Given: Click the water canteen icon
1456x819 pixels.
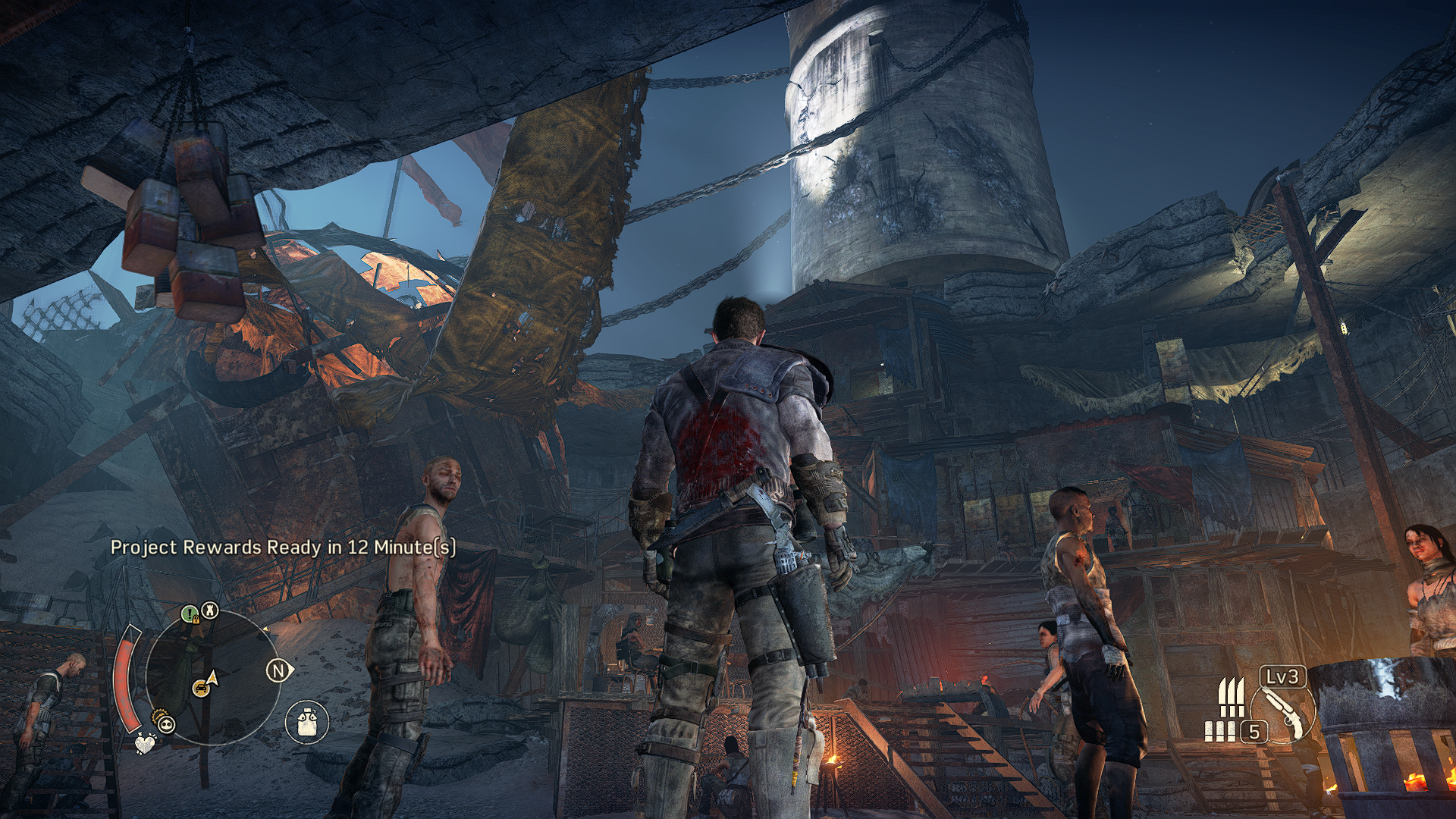Looking at the screenshot, I should coord(307,721).
